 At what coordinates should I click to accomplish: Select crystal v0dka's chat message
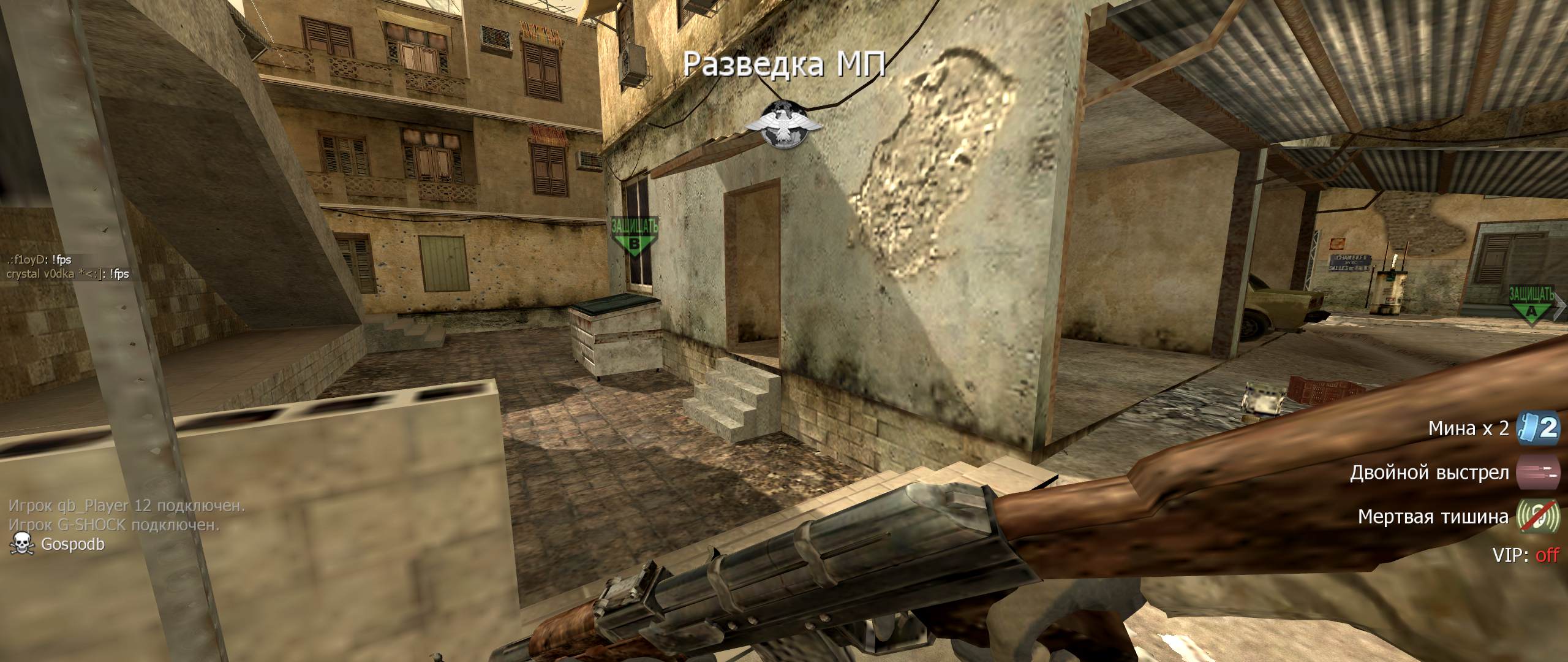(x=67, y=274)
